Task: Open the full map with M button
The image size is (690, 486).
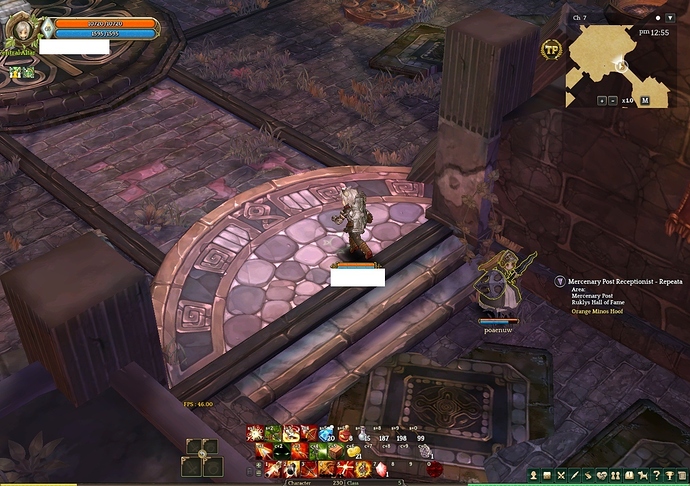Action: pos(645,100)
